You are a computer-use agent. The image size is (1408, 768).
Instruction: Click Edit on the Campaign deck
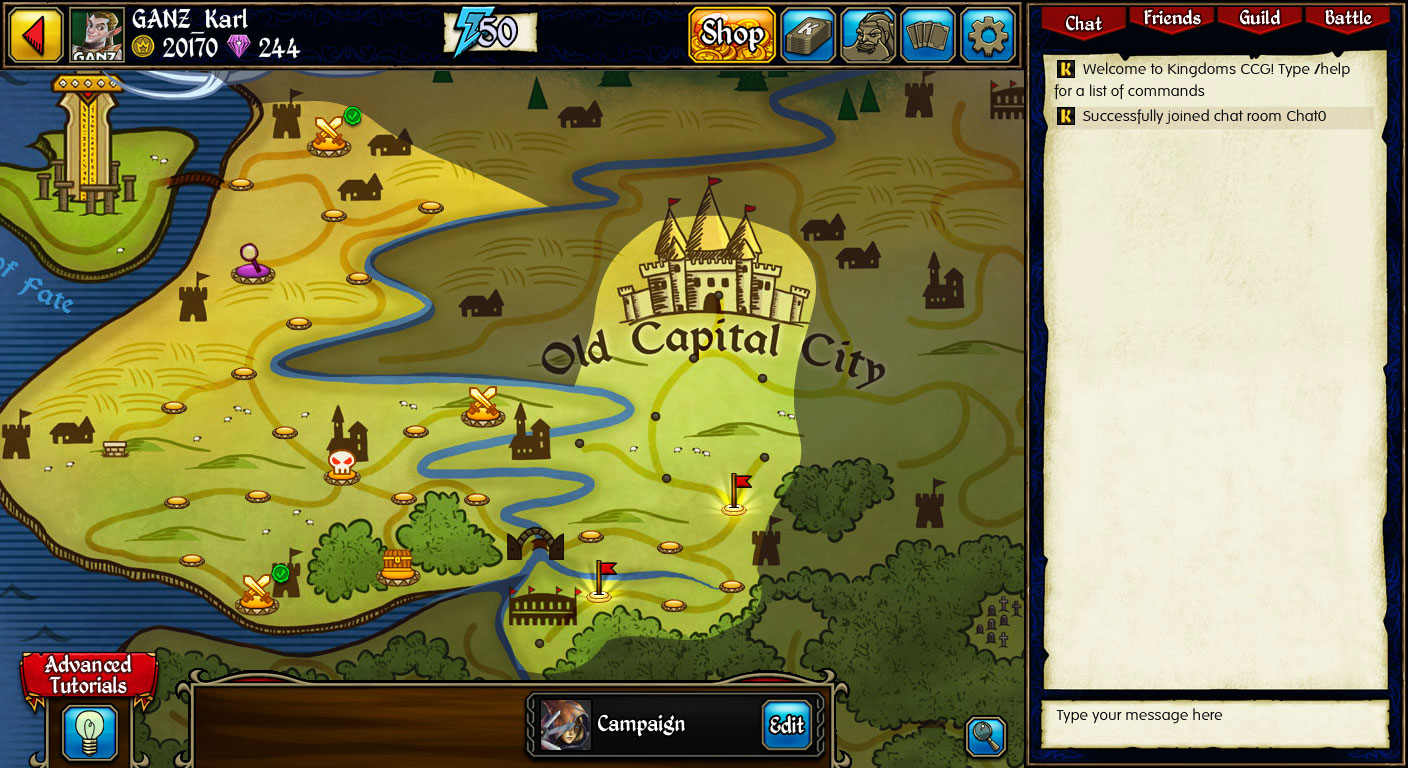pyautogui.click(x=786, y=726)
